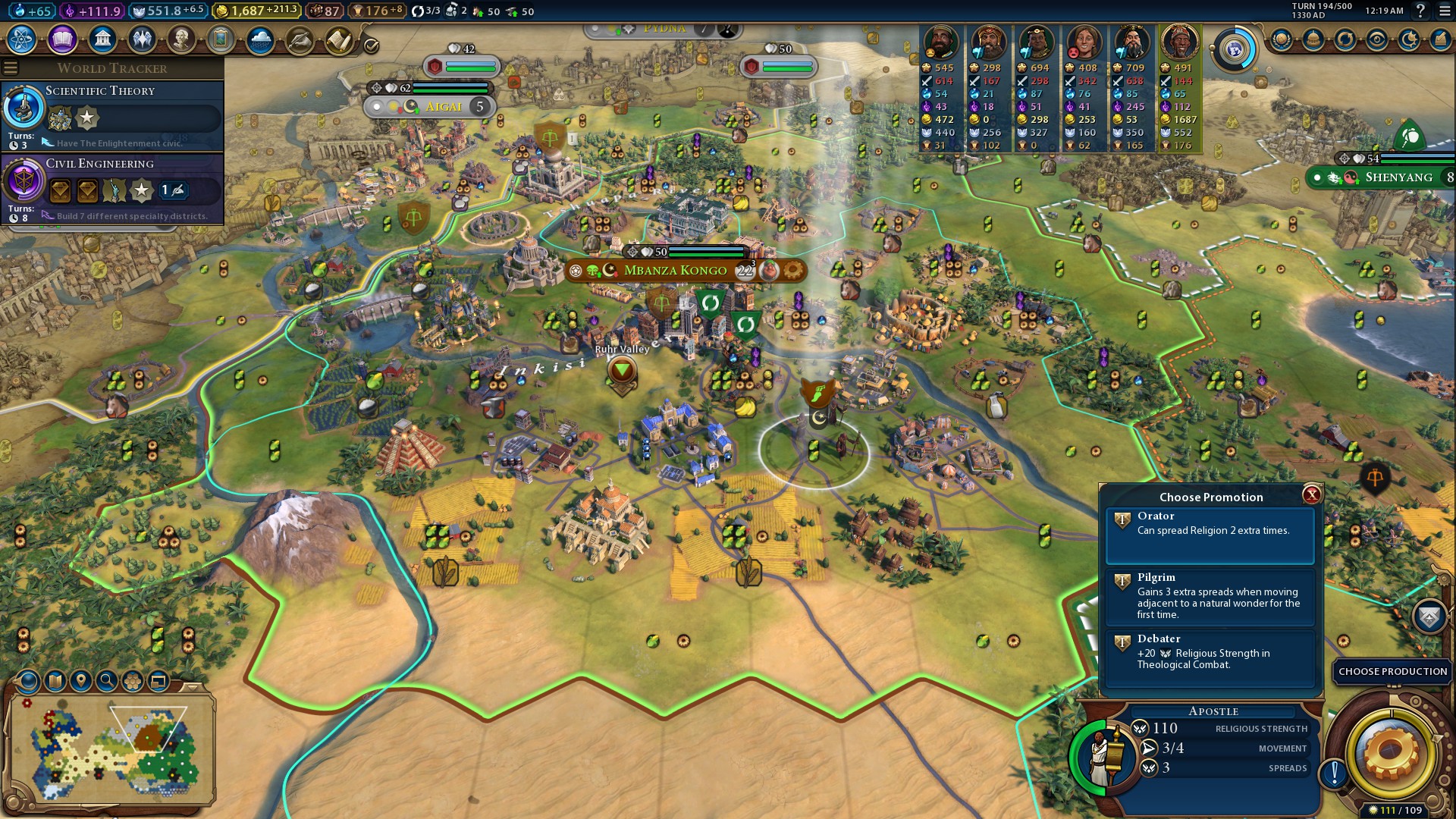Open the Great Works painting icon
Viewport: 1456px width, 819px height.
(221, 39)
